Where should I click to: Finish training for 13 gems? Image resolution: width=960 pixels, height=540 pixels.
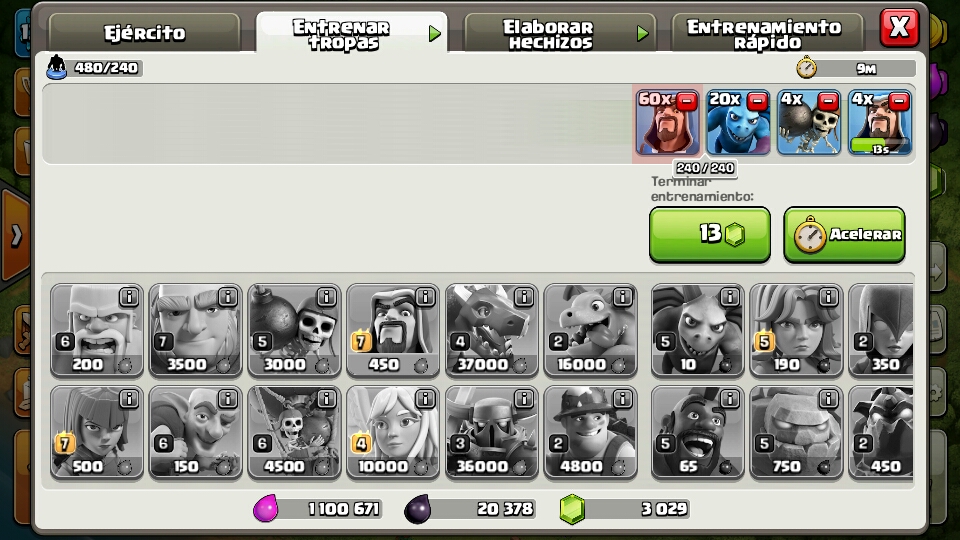(x=710, y=234)
